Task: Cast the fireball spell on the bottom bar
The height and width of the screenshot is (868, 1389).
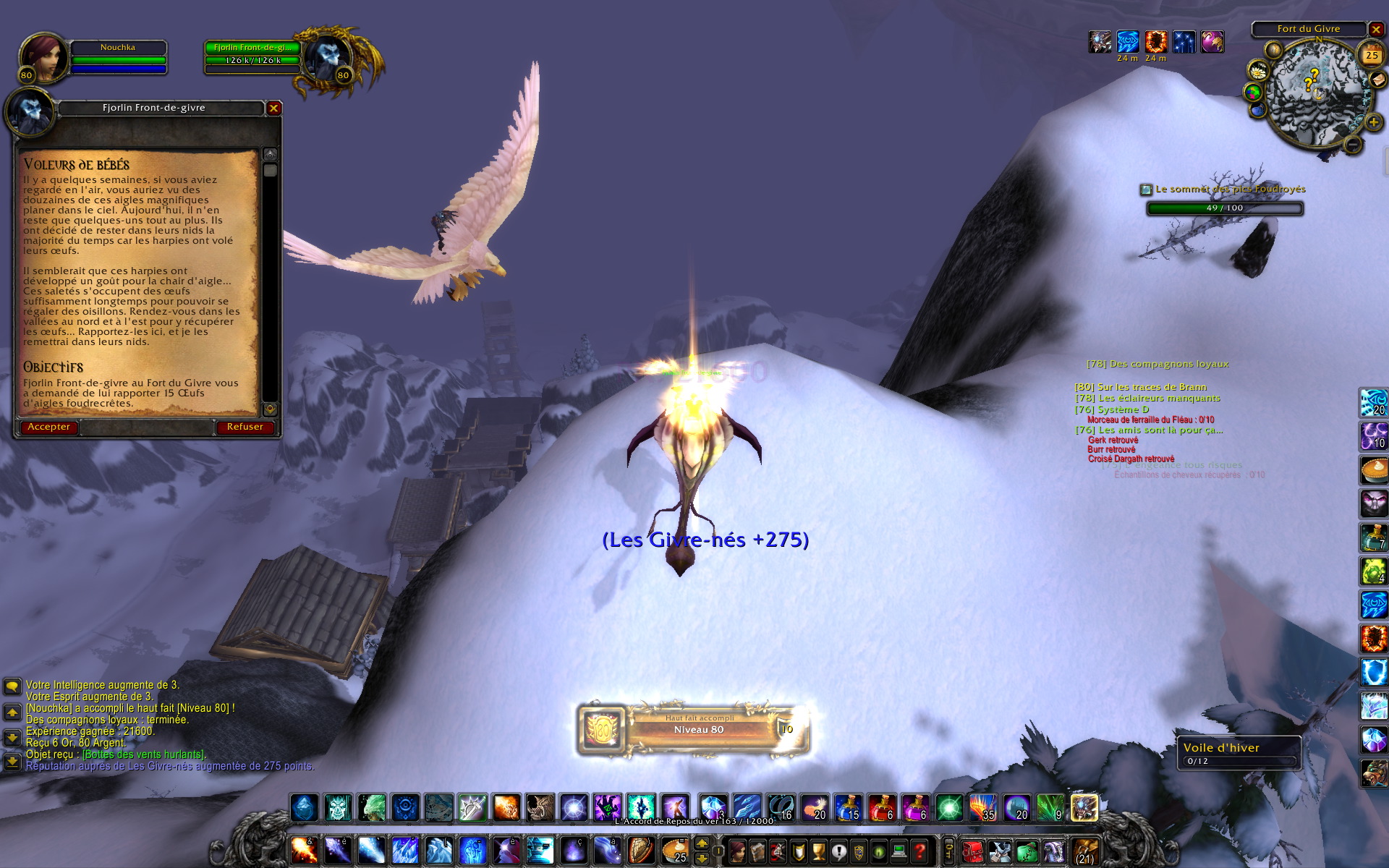Action: (305, 850)
